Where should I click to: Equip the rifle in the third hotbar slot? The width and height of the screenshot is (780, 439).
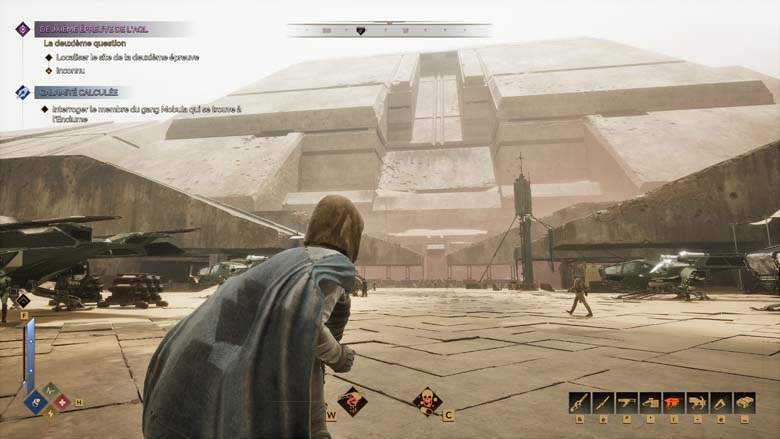point(626,402)
